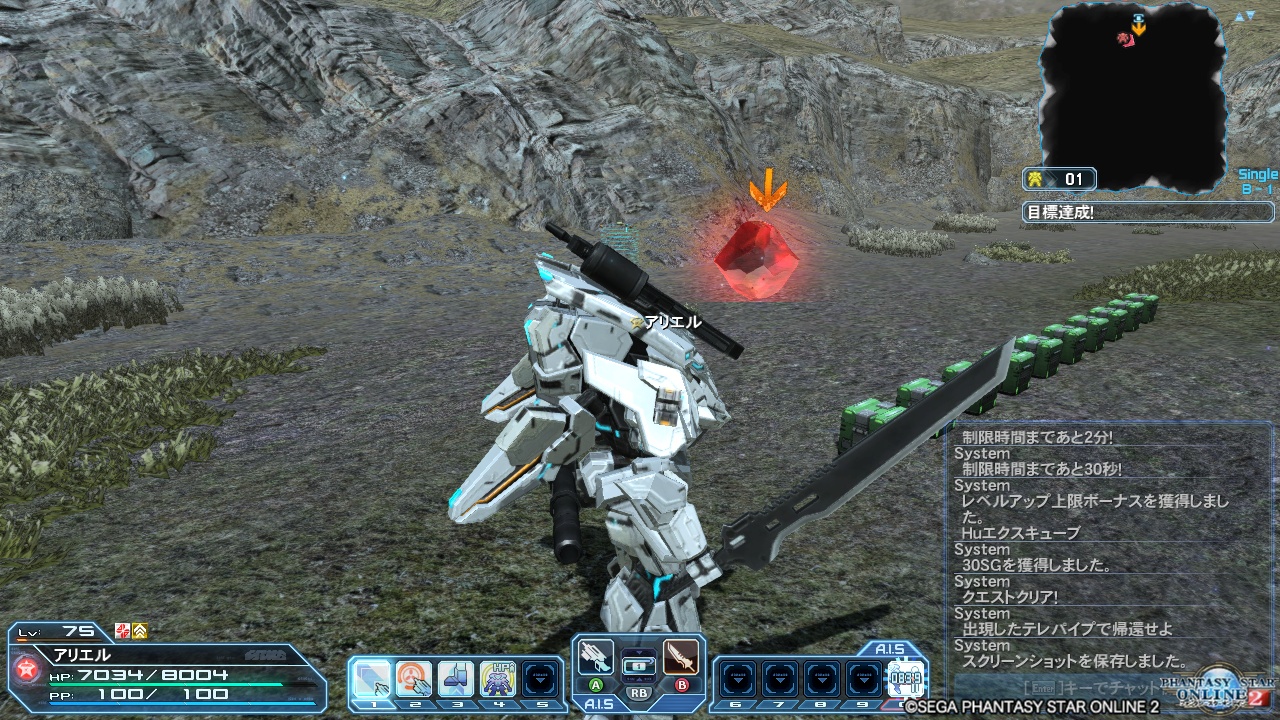Image resolution: width=1280 pixels, height=720 pixels.
Task: Click the yellow enemy counter badge showing 01
Action: 1059,180
